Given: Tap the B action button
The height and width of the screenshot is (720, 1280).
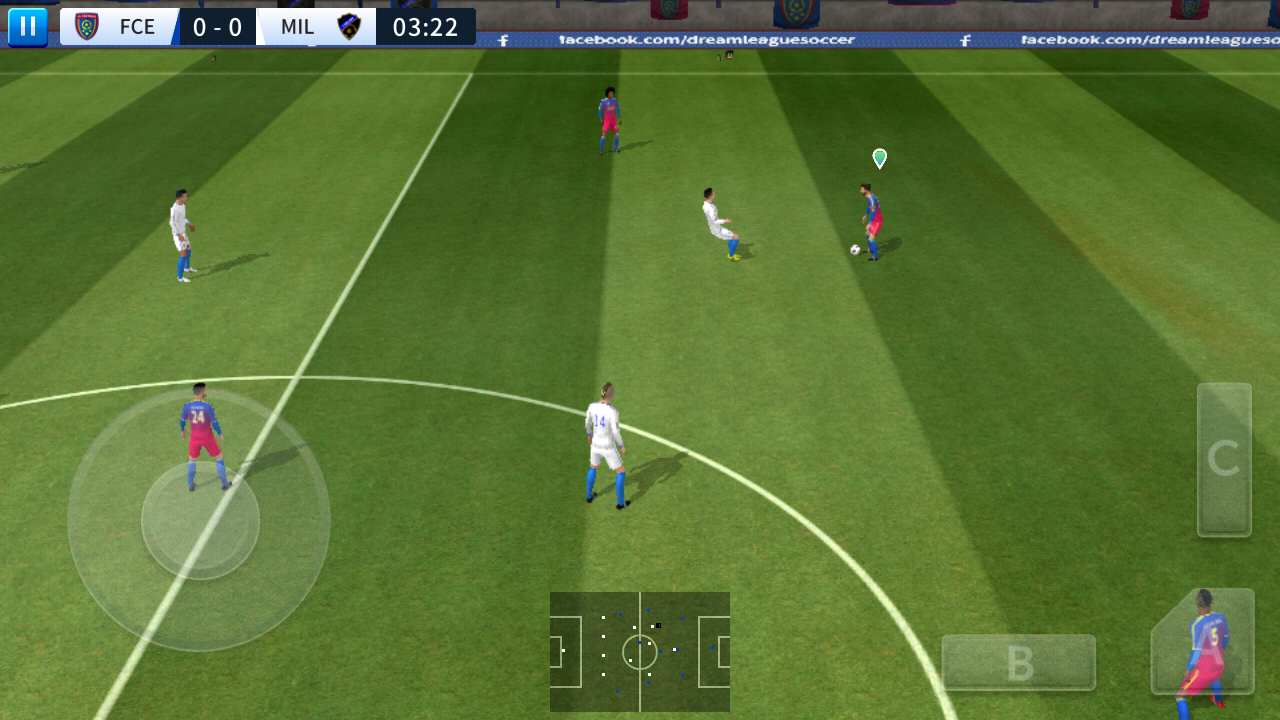Looking at the screenshot, I should coord(1018,662).
